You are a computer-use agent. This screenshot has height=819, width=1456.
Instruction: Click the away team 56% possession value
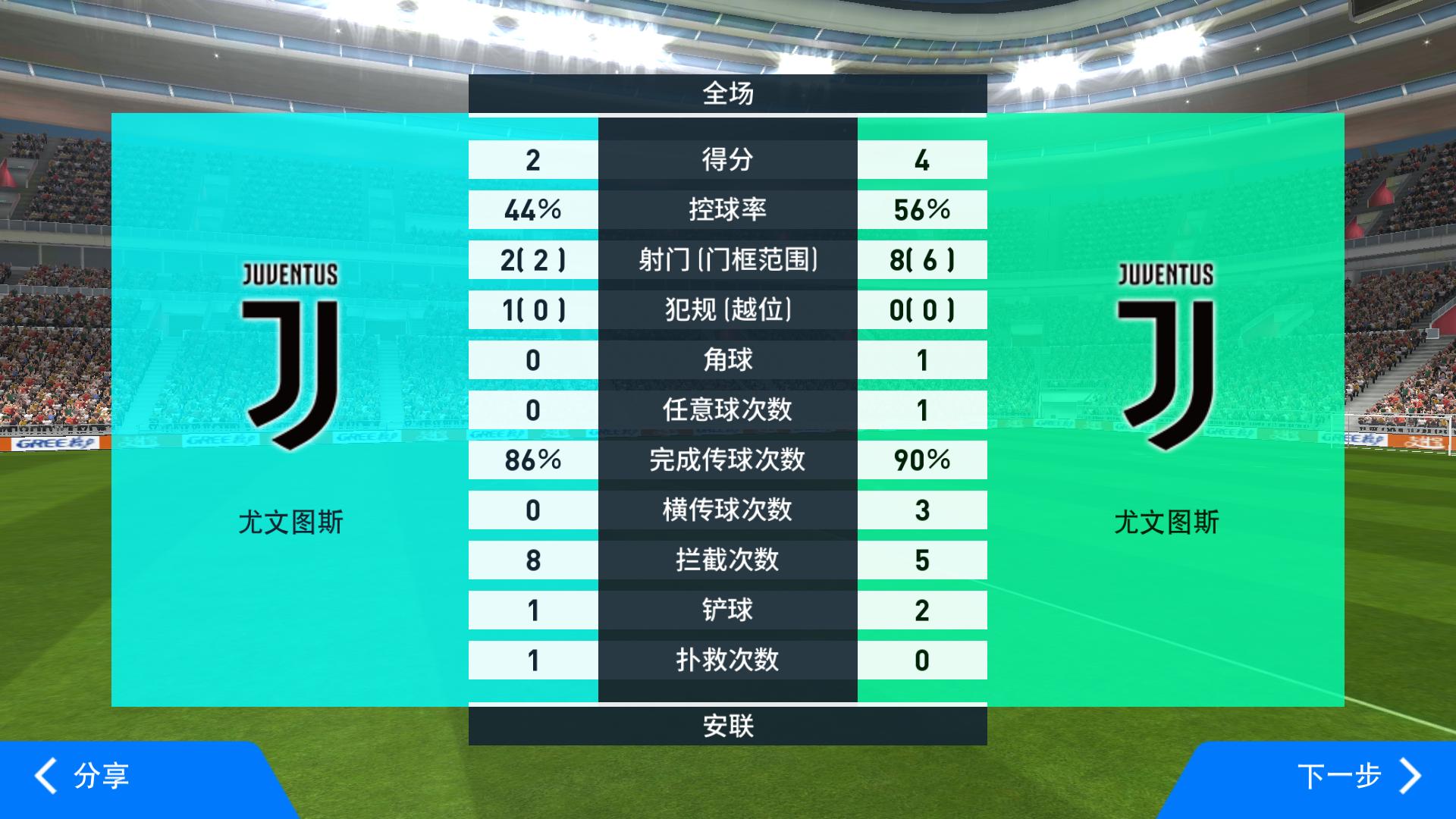coord(922,209)
